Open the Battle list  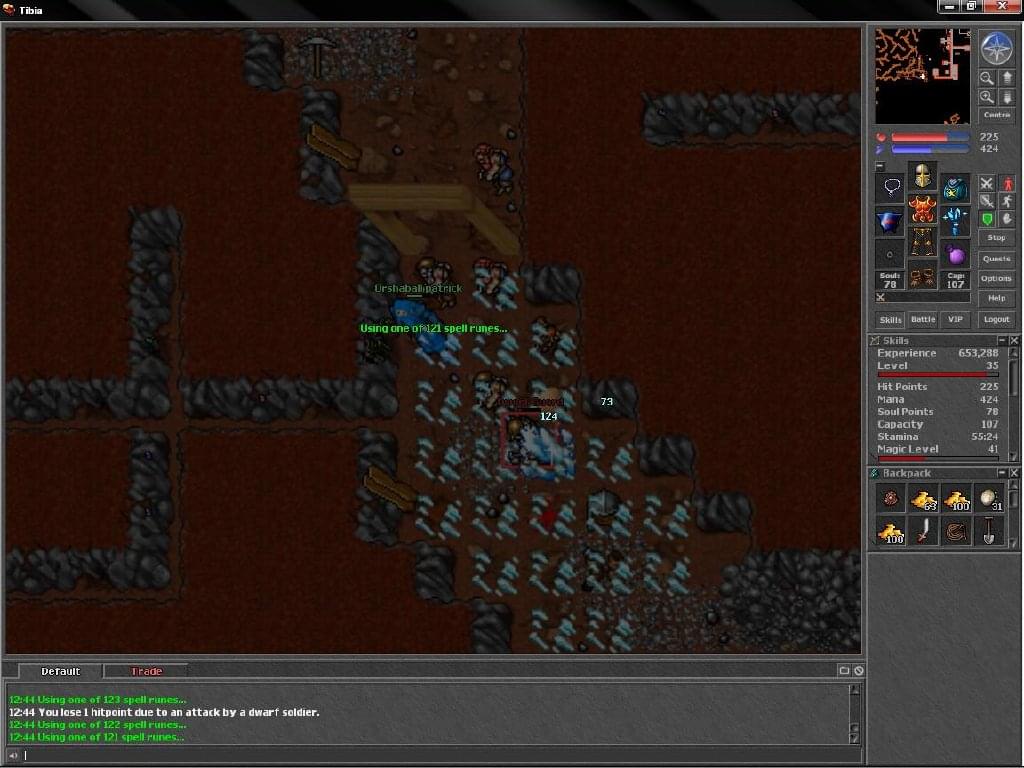[923, 320]
